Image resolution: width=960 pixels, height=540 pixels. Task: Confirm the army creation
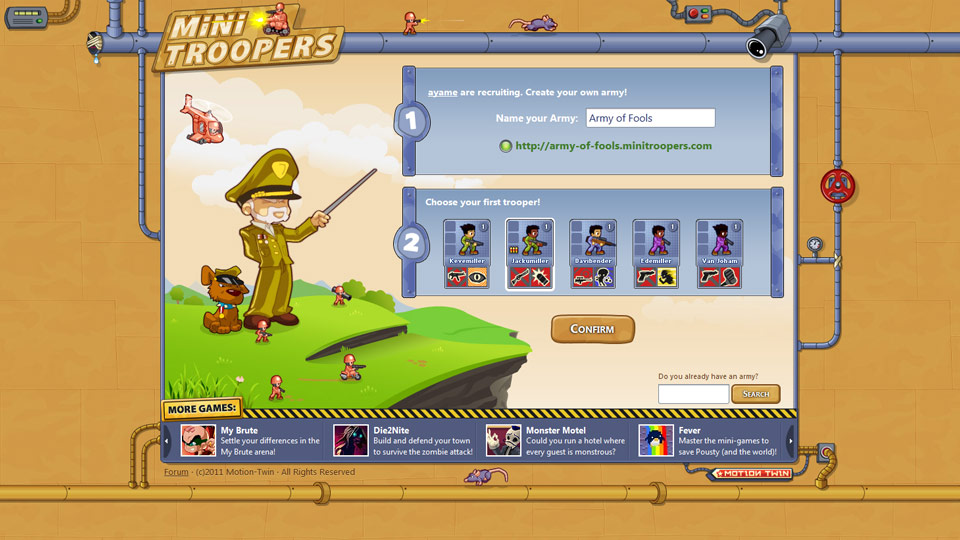click(x=592, y=329)
